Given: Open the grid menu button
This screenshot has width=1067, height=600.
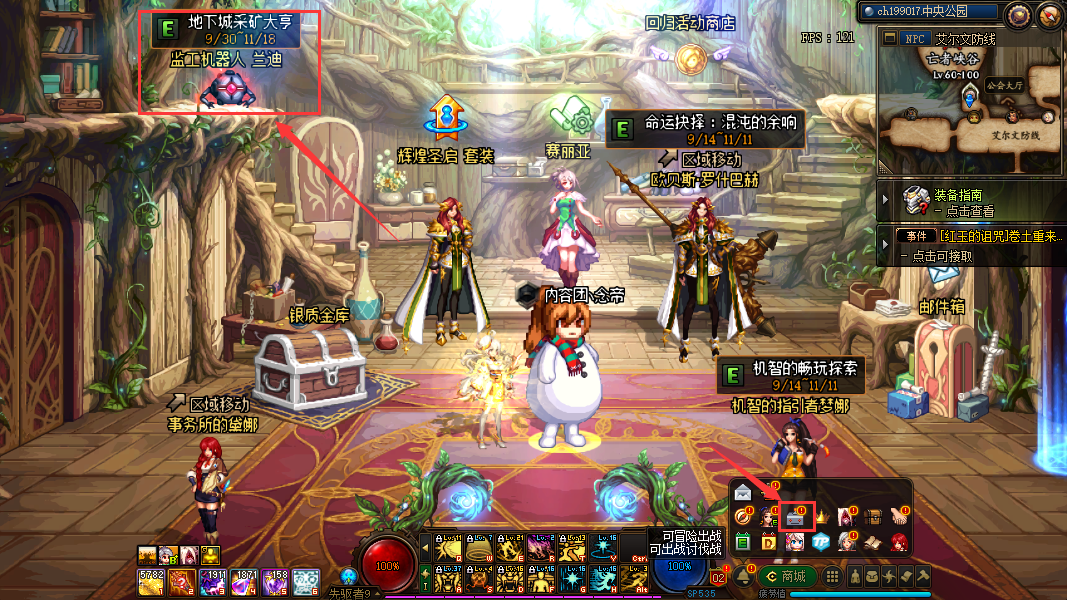Looking at the screenshot, I should 831,577.
